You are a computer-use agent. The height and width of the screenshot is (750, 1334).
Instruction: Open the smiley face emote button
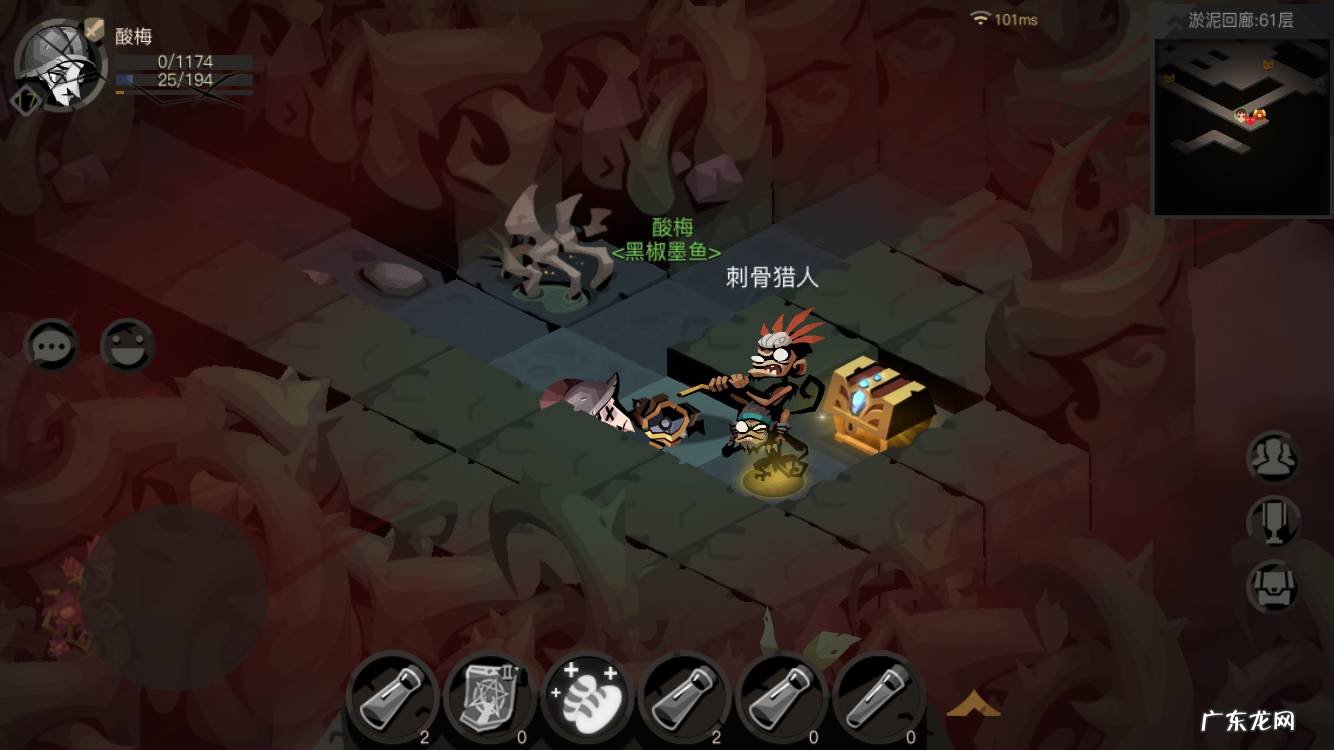(x=127, y=346)
